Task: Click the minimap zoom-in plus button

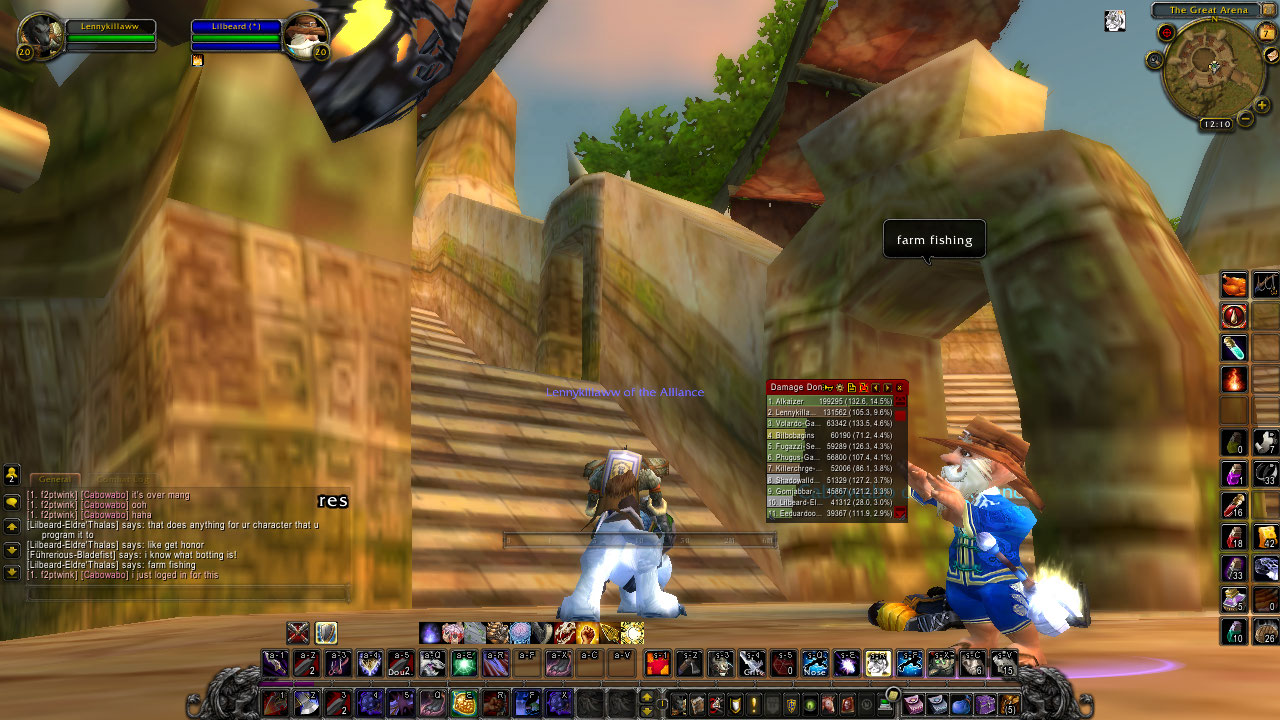Action: (1262, 105)
